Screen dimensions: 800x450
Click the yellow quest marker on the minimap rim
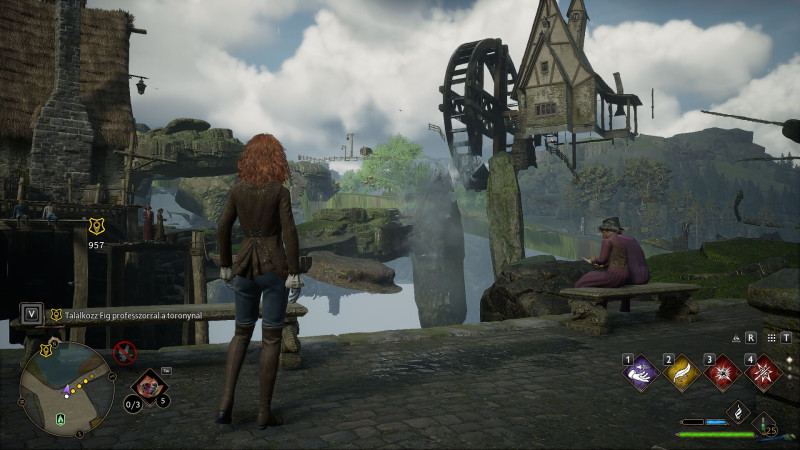46,350
